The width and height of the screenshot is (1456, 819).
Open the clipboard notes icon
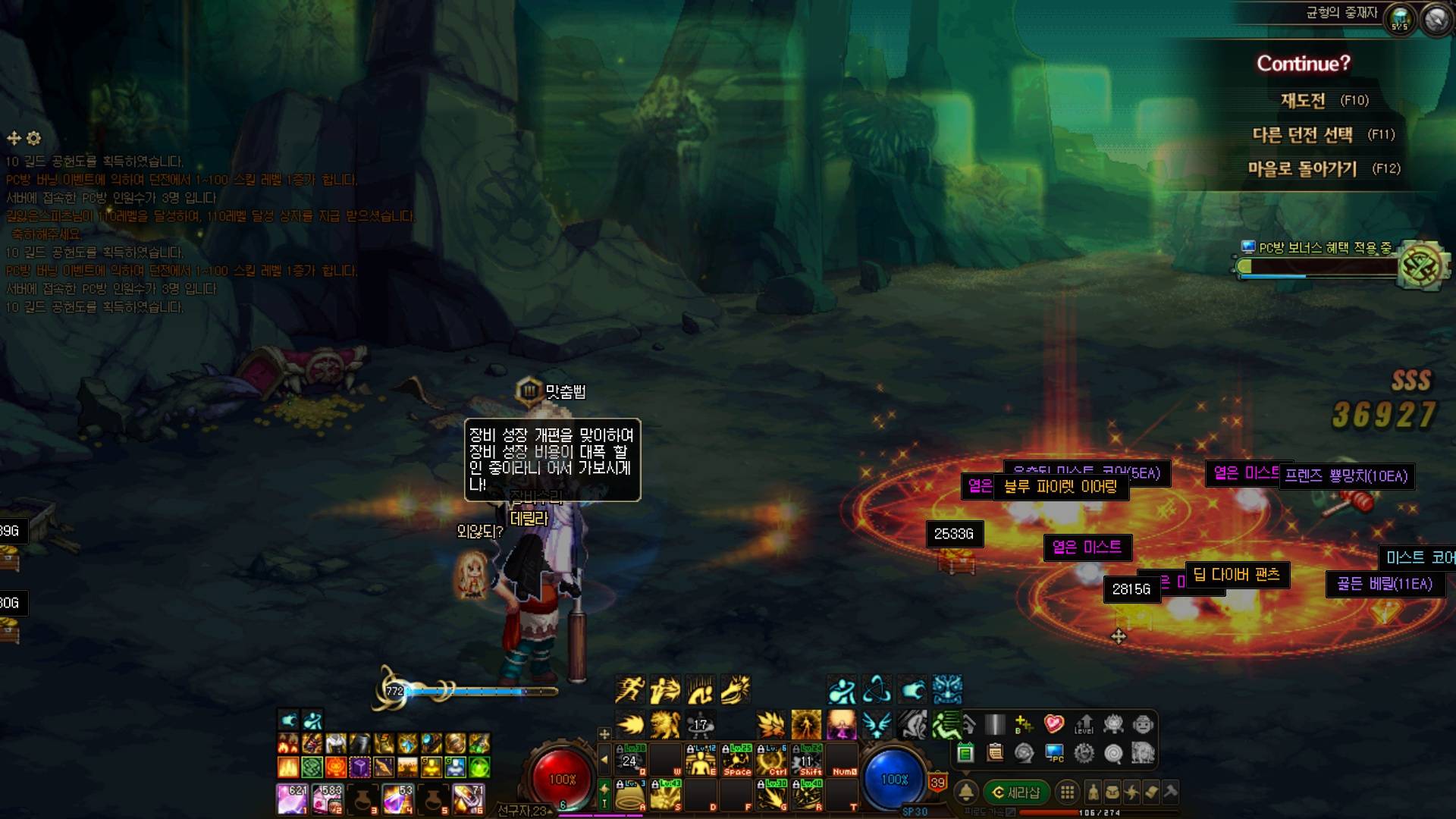995,753
